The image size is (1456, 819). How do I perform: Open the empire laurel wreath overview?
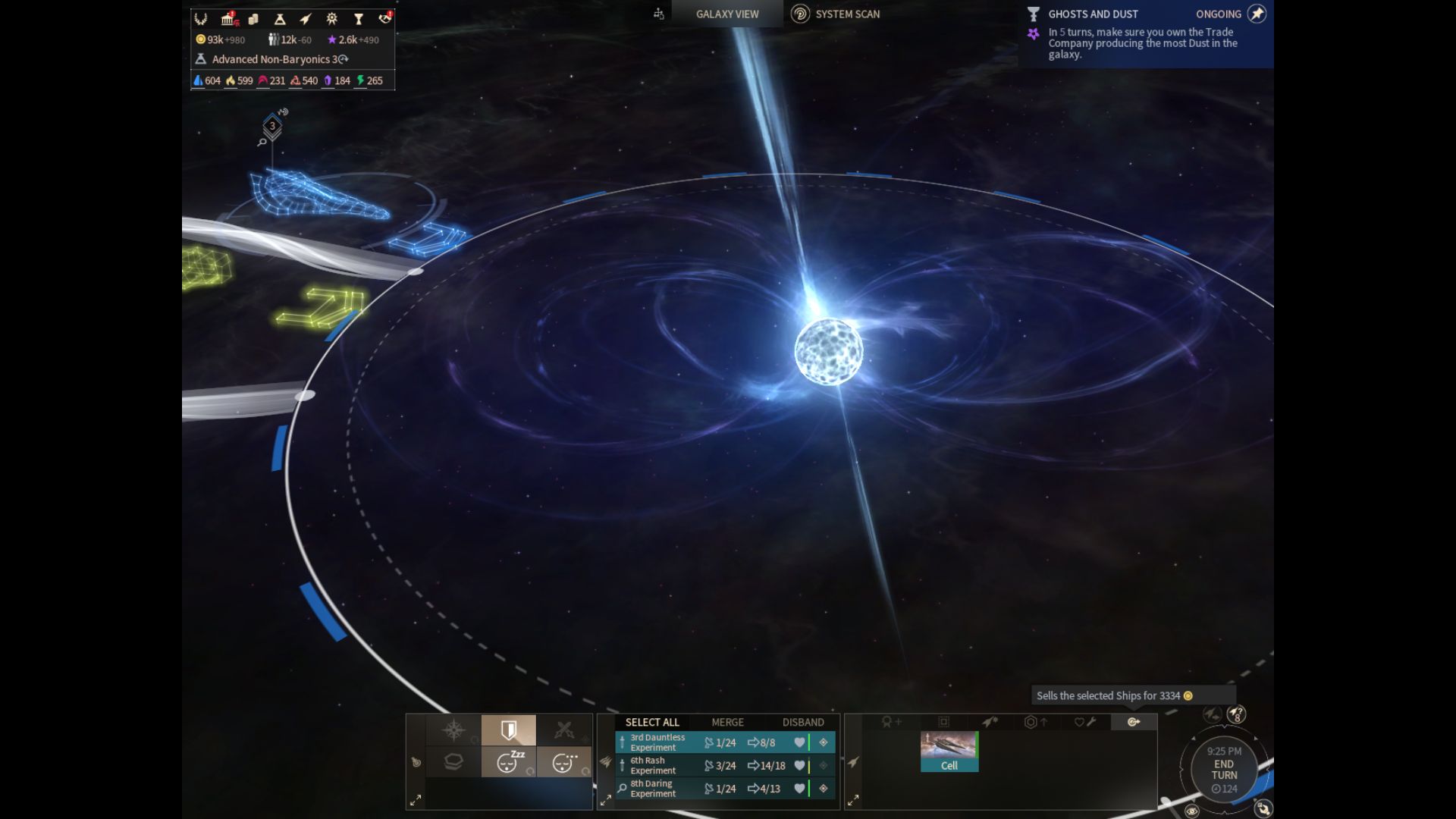point(201,19)
